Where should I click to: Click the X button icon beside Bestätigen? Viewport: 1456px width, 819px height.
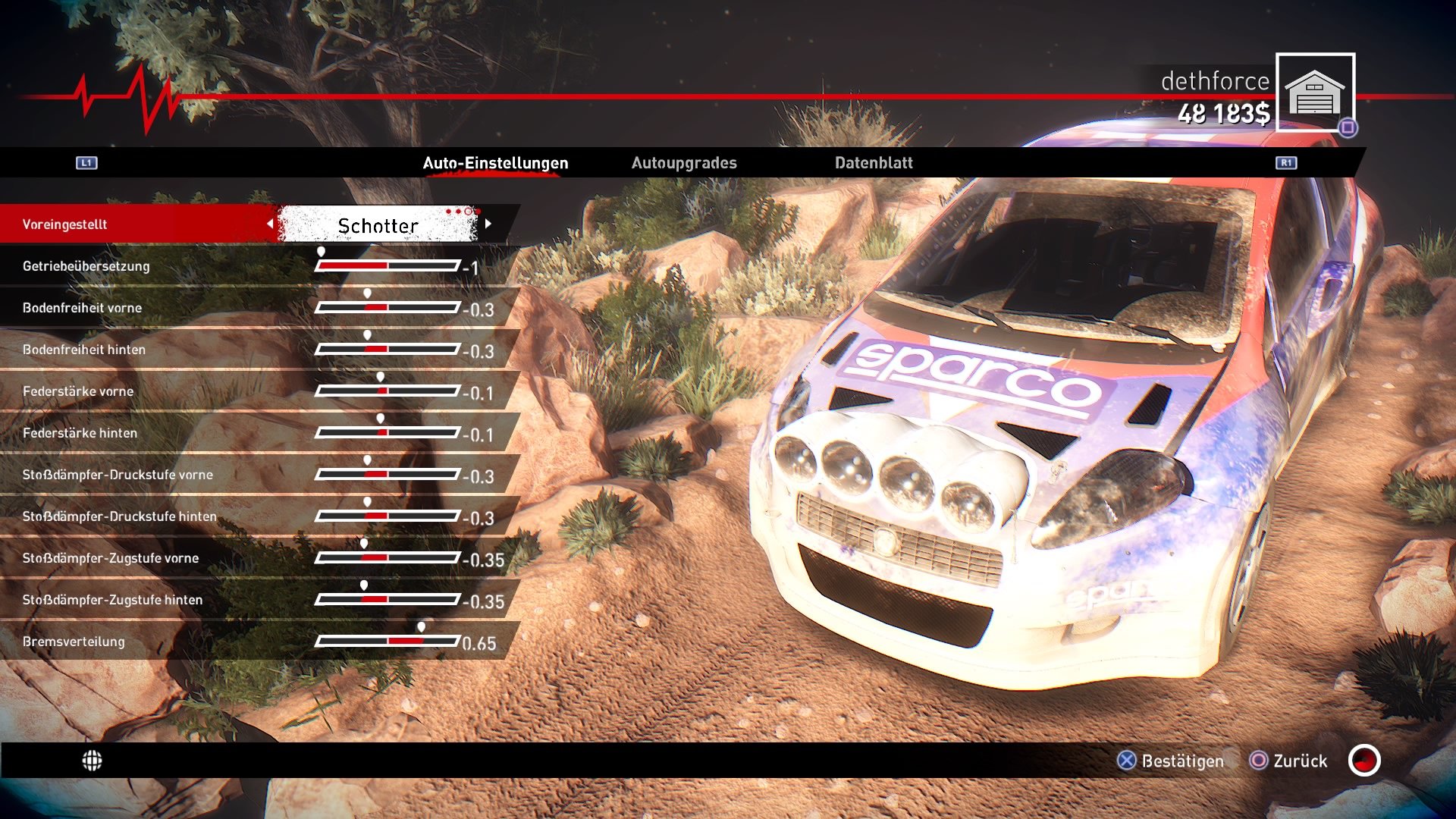pyautogui.click(x=1125, y=761)
